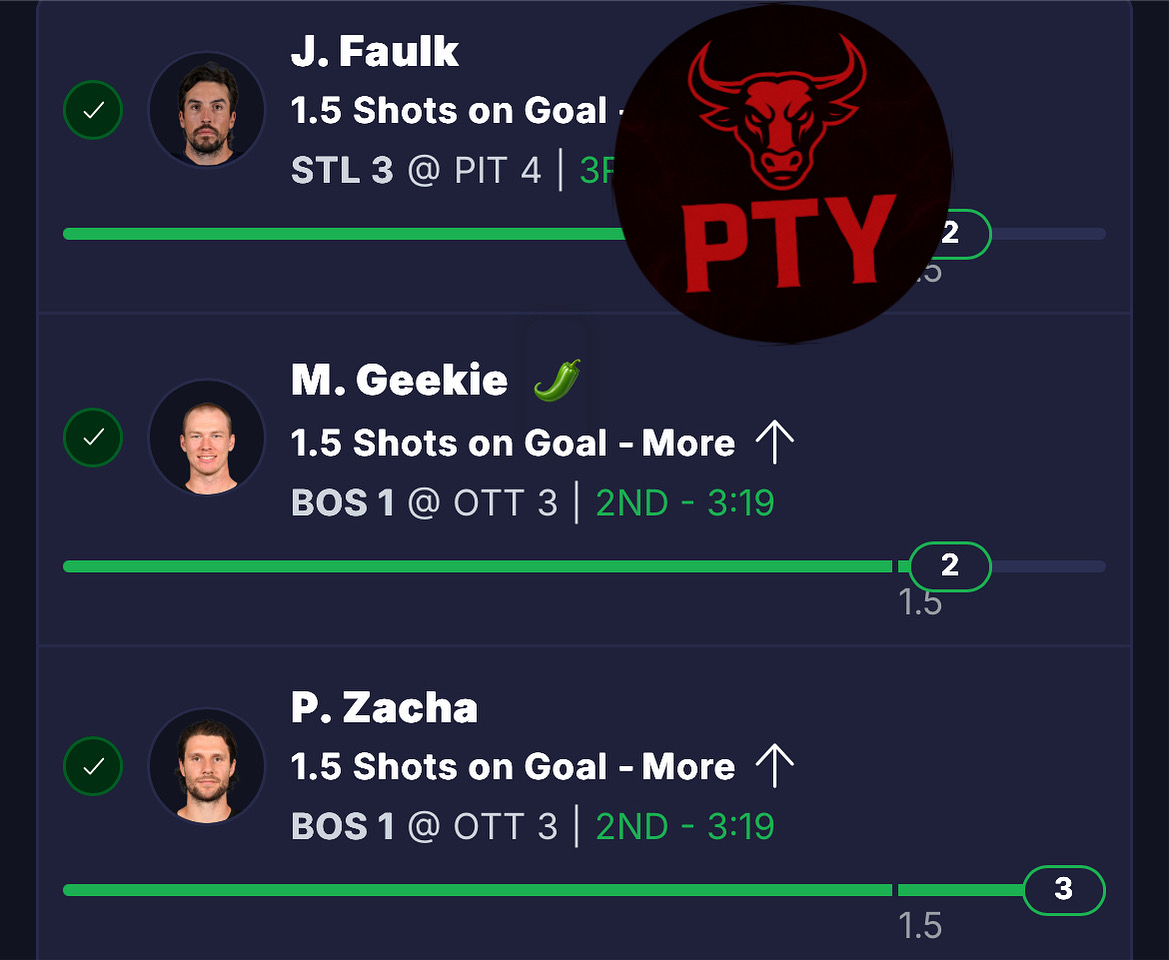This screenshot has height=960, width=1169.
Task: Select M. Geekie's player portrait
Action: click(206, 438)
